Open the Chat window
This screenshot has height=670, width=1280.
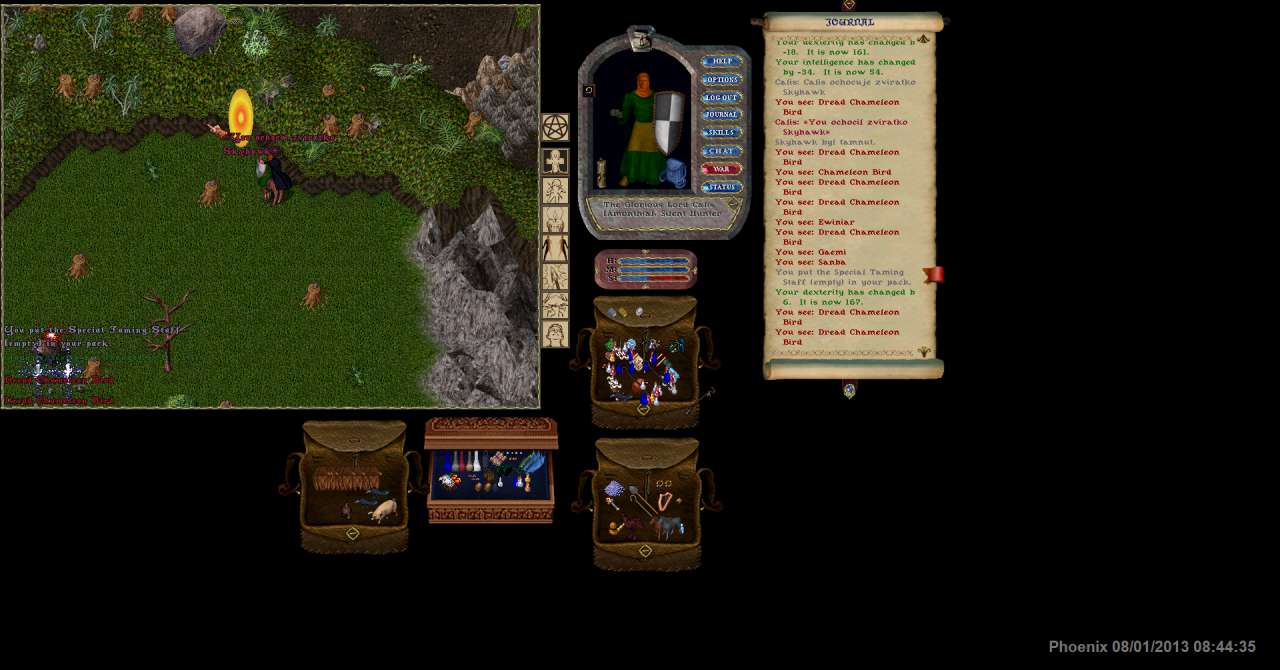point(721,151)
